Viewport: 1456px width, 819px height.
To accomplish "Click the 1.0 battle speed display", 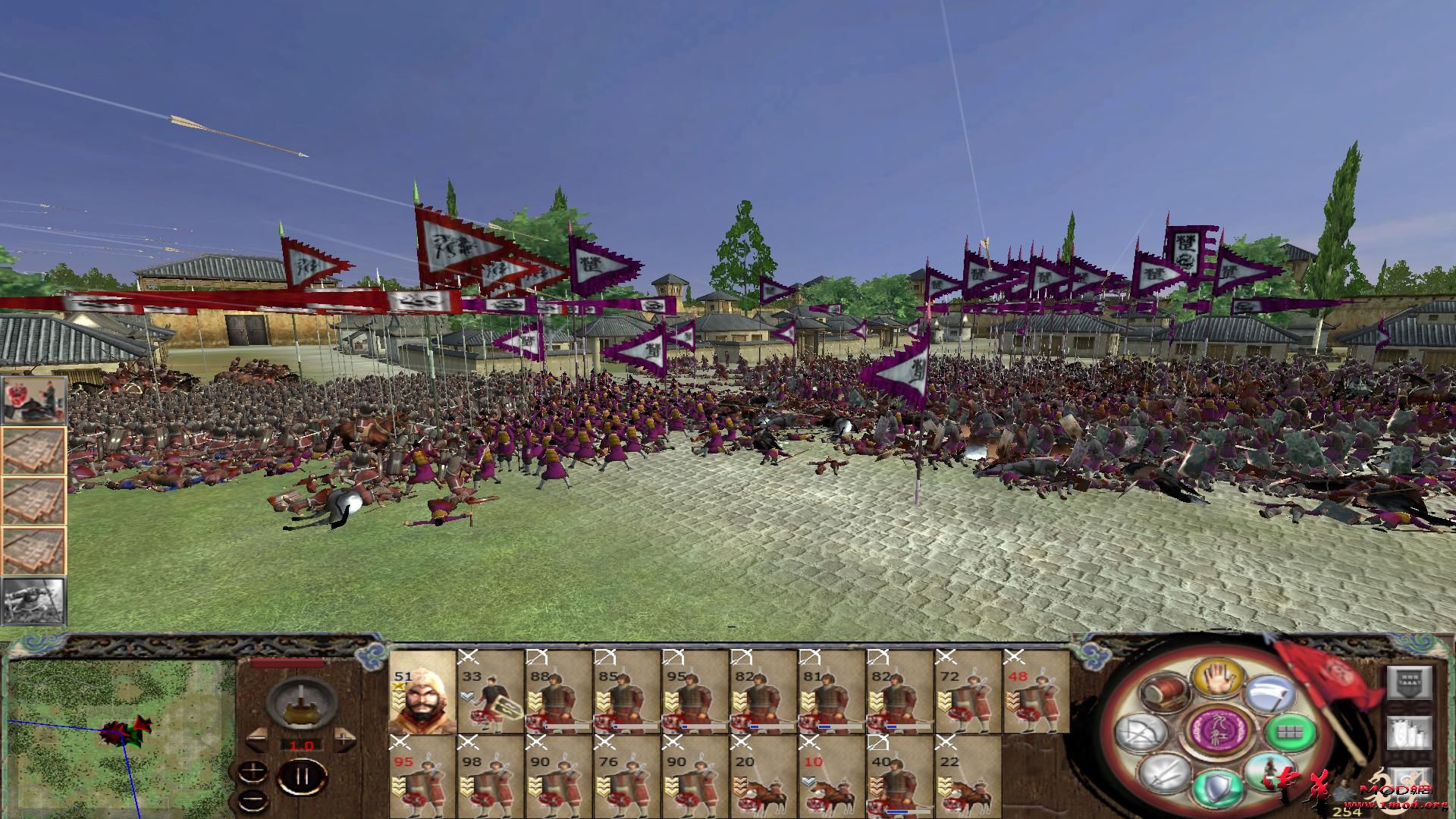I will tap(301, 745).
